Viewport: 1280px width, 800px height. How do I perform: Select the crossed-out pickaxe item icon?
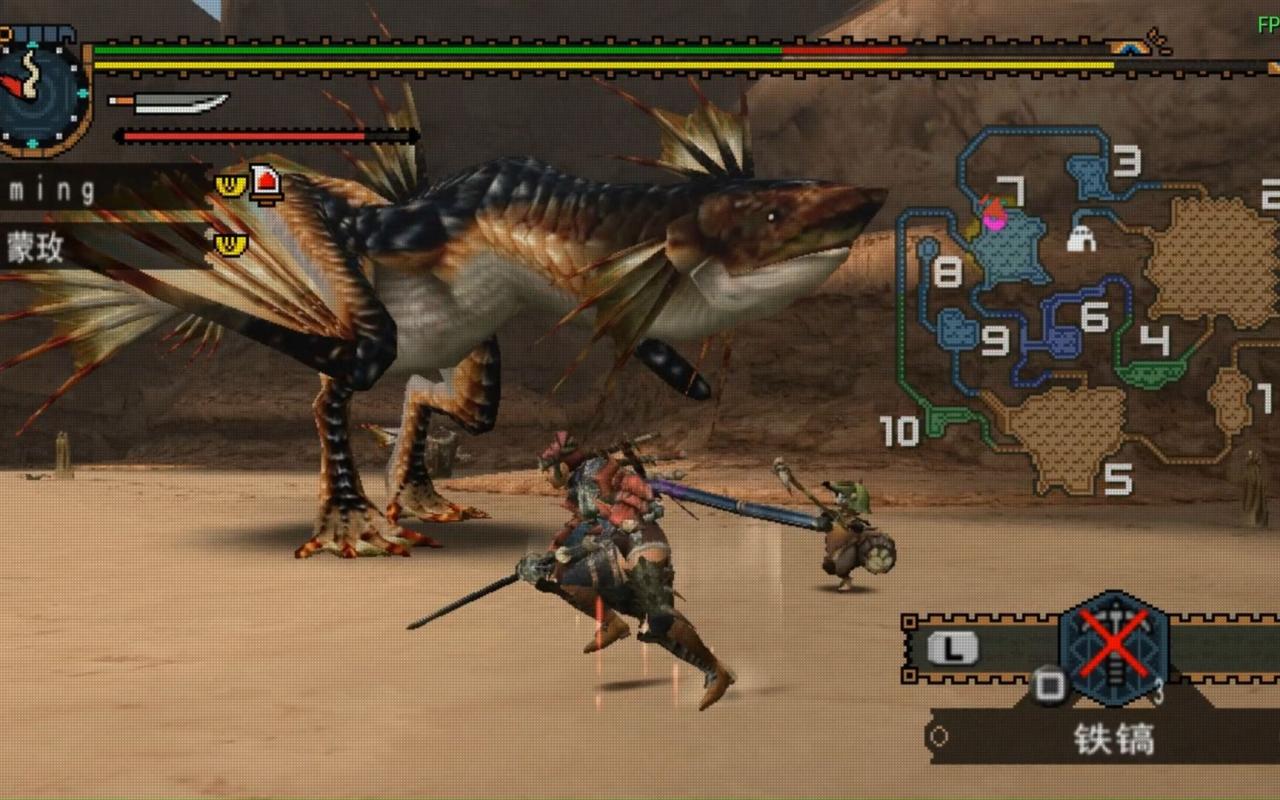click(x=1113, y=646)
